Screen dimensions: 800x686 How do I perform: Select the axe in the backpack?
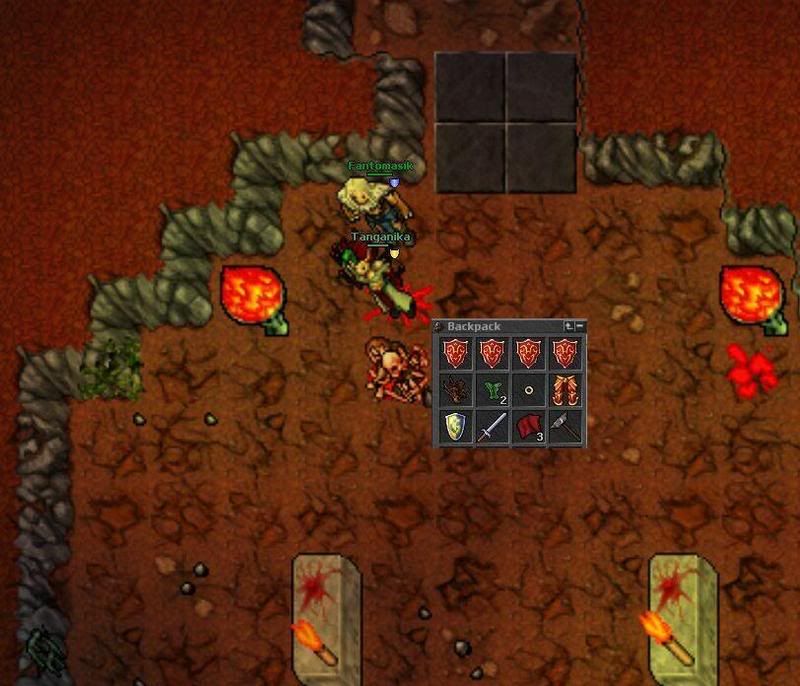[x=564, y=427]
